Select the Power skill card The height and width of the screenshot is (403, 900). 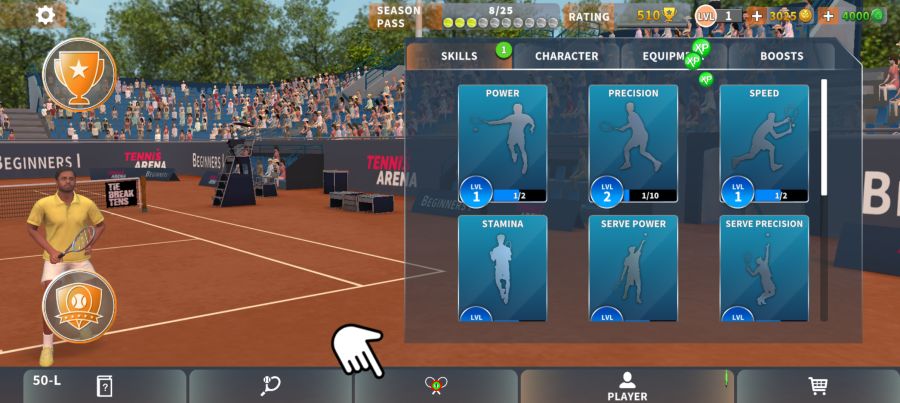(502, 144)
